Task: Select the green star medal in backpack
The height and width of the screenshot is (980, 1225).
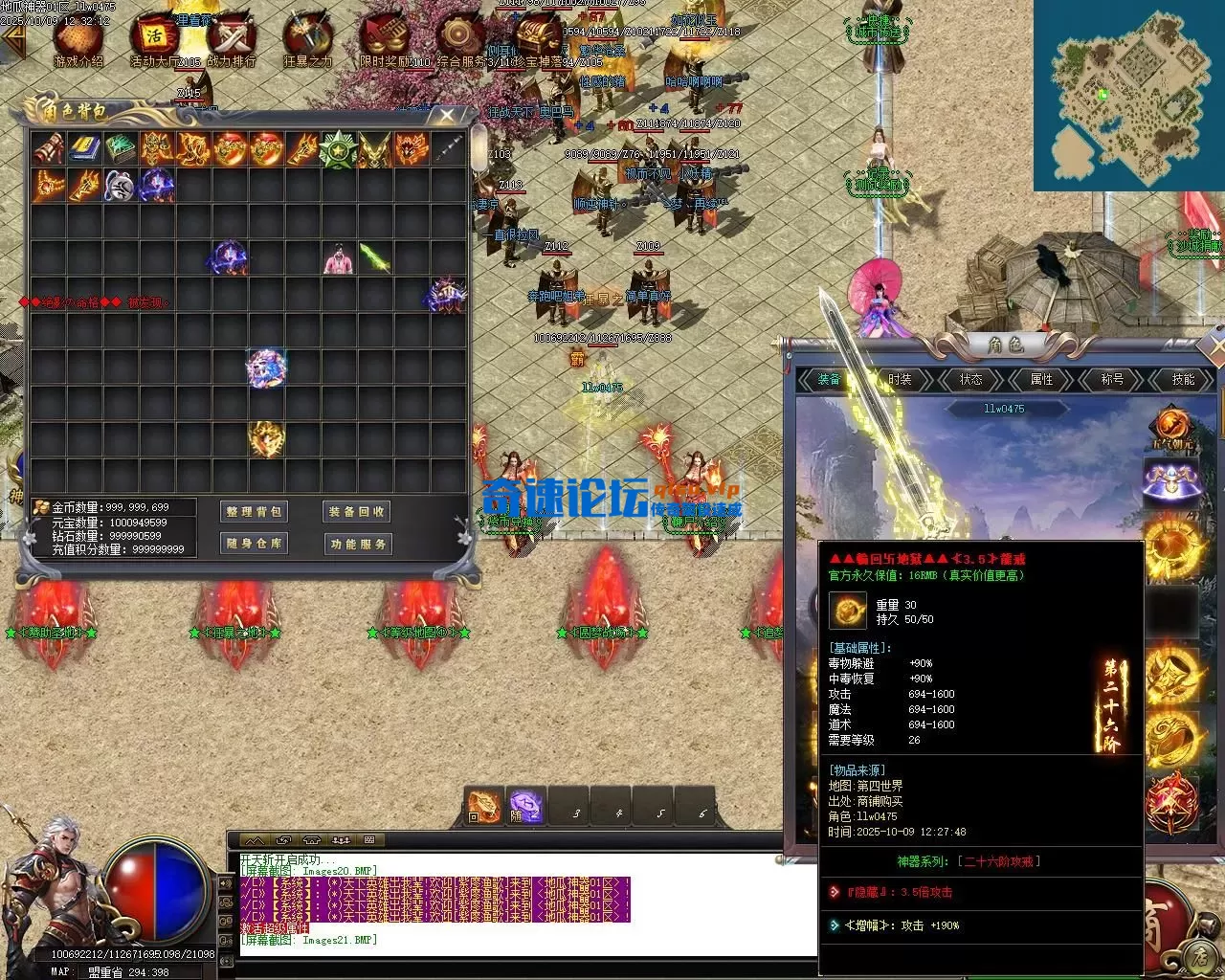Action: 338,149
